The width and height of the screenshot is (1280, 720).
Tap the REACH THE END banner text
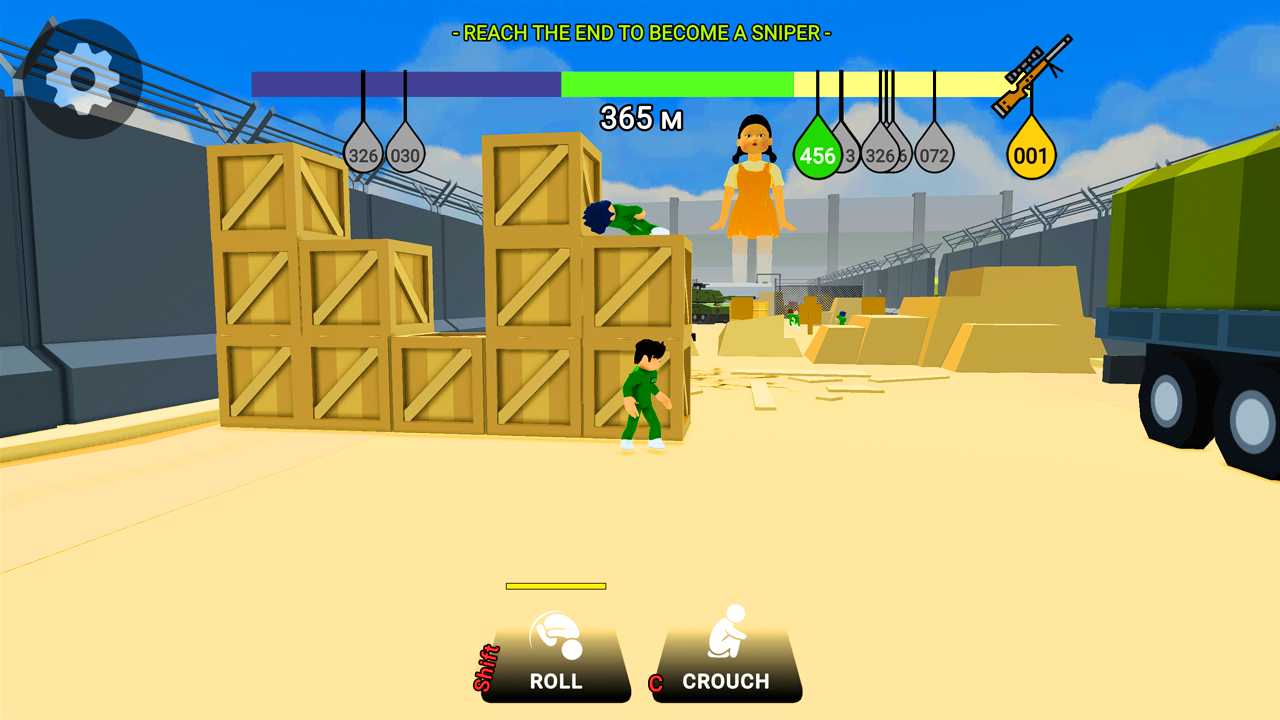(x=640, y=32)
